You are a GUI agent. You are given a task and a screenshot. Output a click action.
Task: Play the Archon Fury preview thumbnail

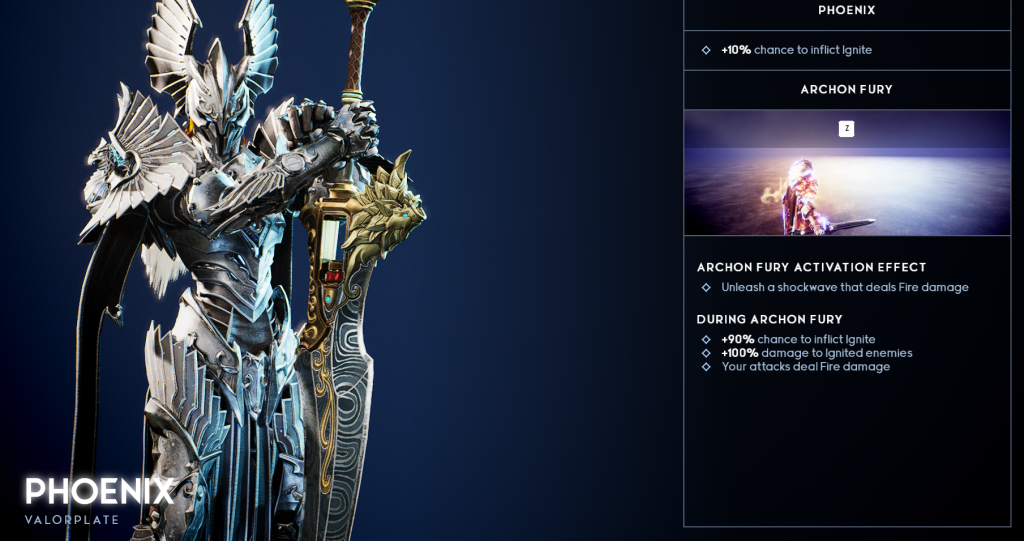[846, 173]
